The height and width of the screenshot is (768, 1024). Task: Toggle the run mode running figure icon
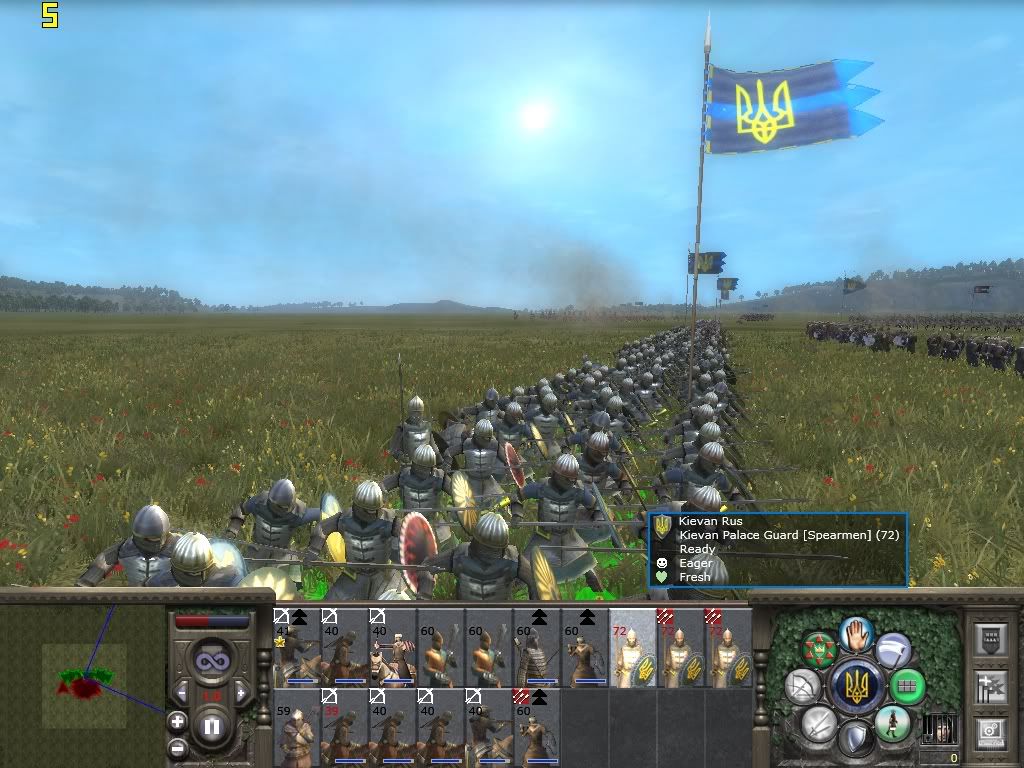pos(891,723)
